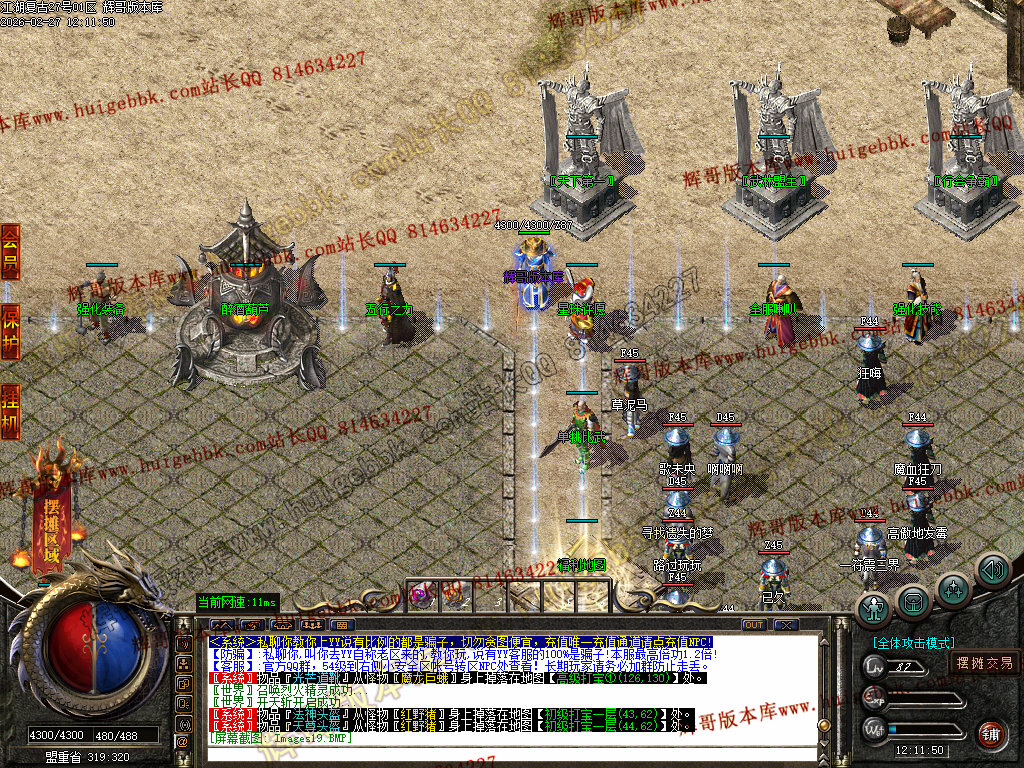The image size is (1024, 768).
Task: Close the chat panel with X
Action: coord(786,625)
